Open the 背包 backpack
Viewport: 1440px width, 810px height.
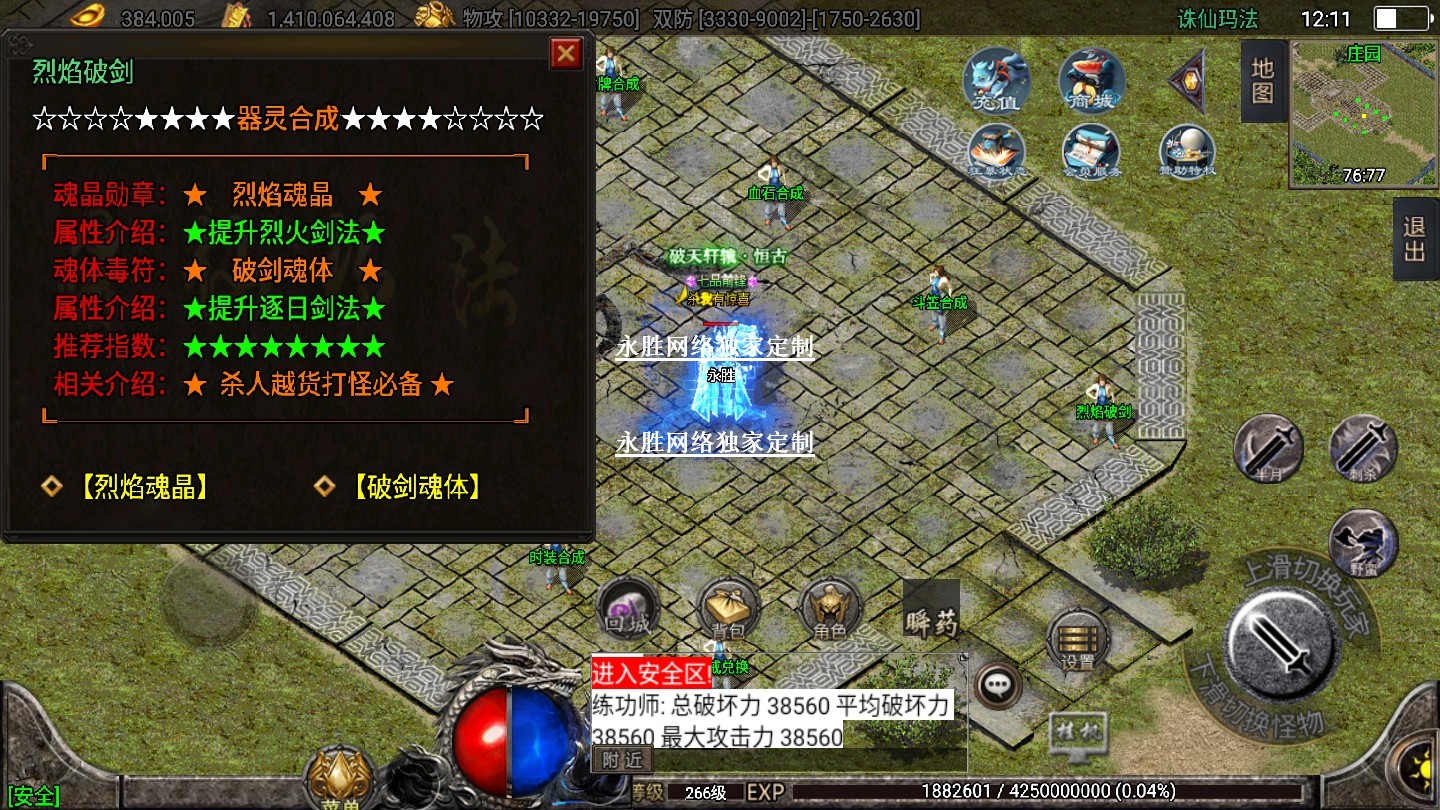pyautogui.click(x=729, y=608)
